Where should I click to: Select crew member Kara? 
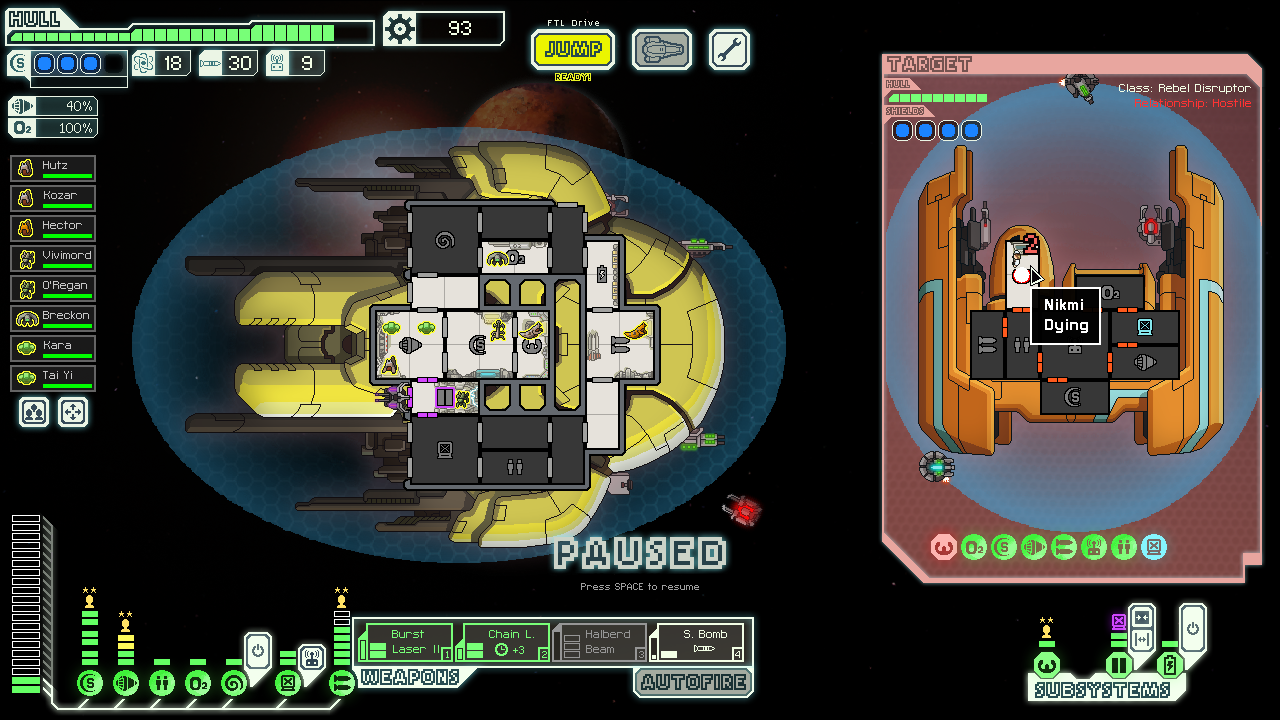[54, 349]
